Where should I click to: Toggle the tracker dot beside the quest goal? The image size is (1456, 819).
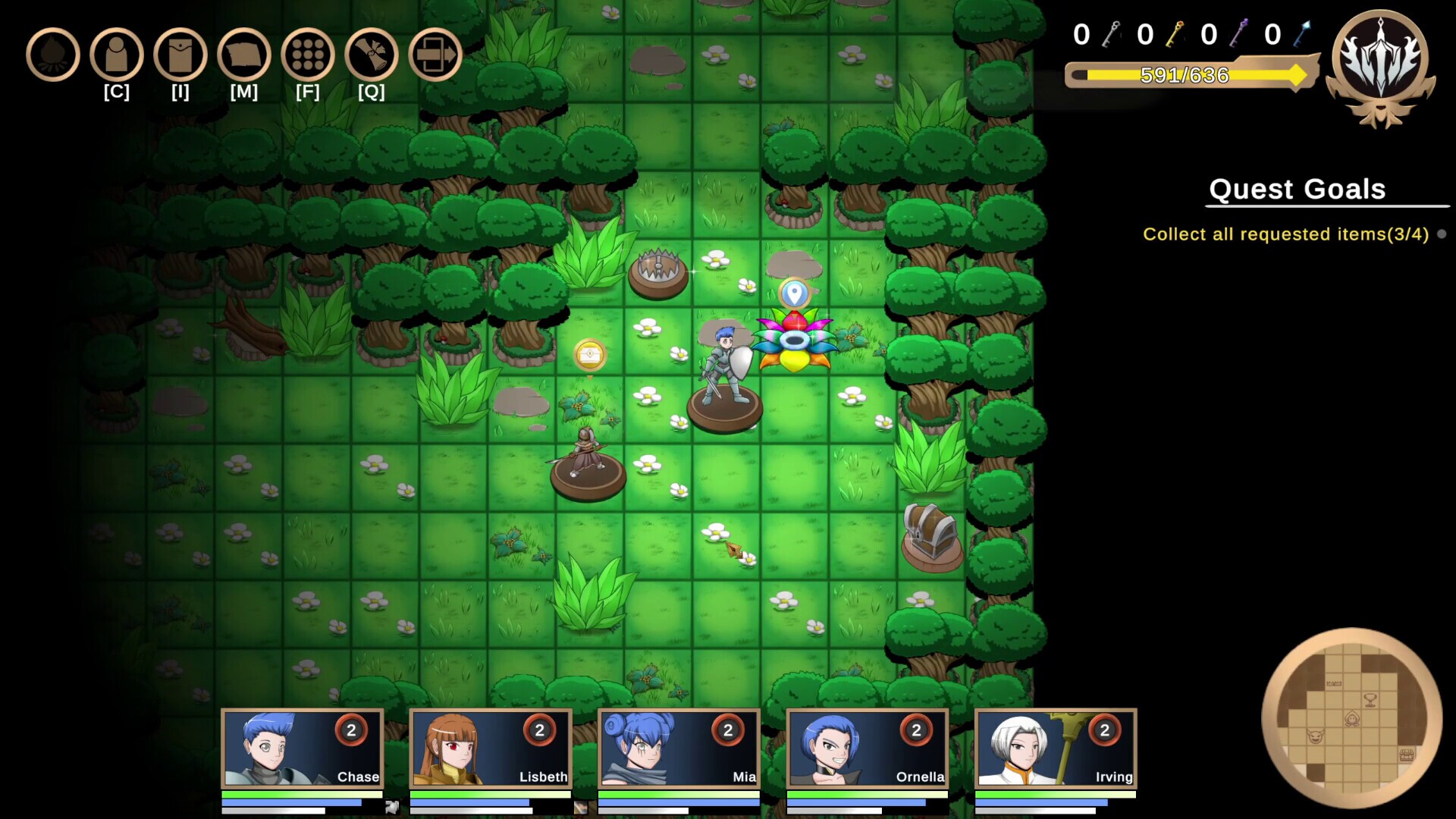coord(1442,234)
